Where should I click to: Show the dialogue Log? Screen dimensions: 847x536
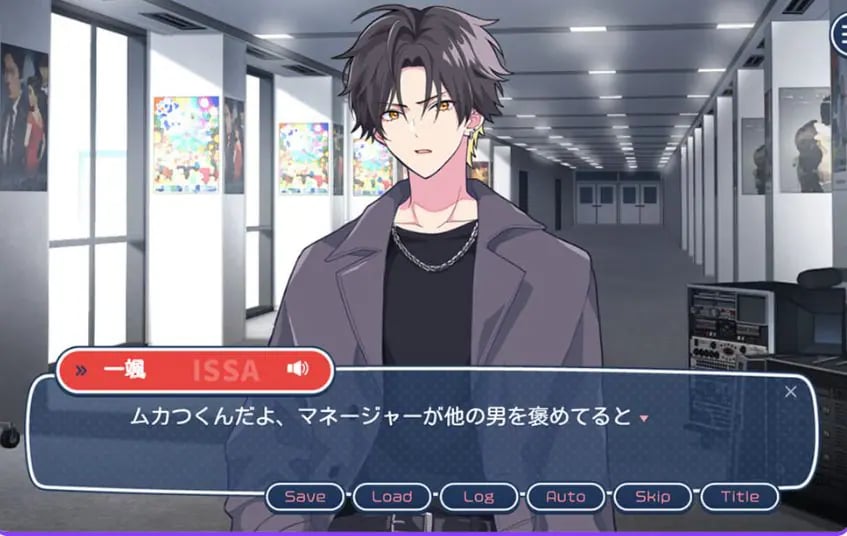tap(479, 496)
